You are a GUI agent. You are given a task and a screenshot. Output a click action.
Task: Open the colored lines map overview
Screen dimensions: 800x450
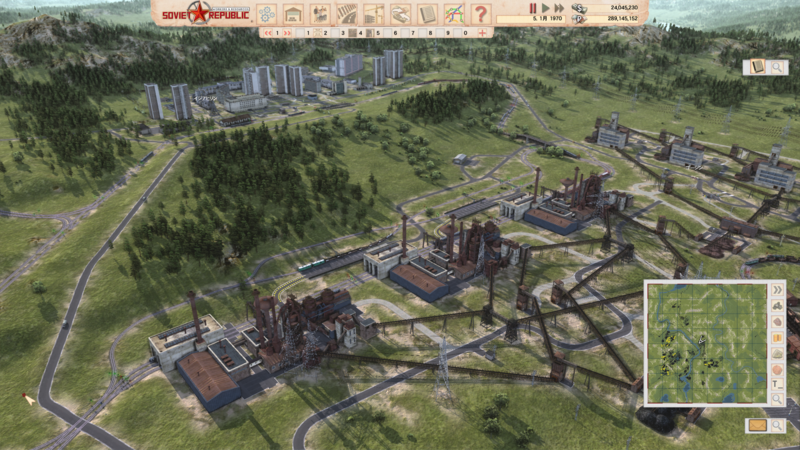pos(453,14)
